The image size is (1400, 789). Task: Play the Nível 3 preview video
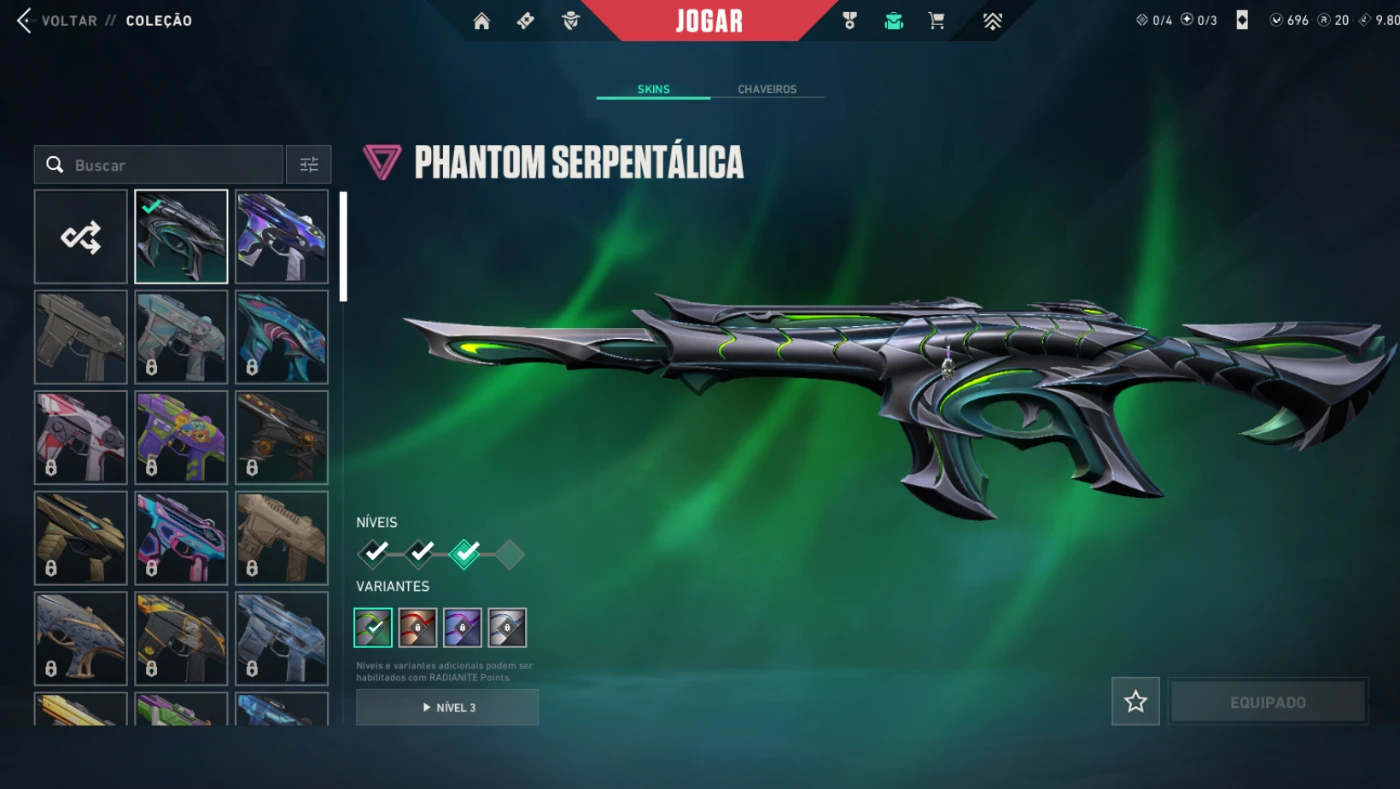pyautogui.click(x=447, y=707)
